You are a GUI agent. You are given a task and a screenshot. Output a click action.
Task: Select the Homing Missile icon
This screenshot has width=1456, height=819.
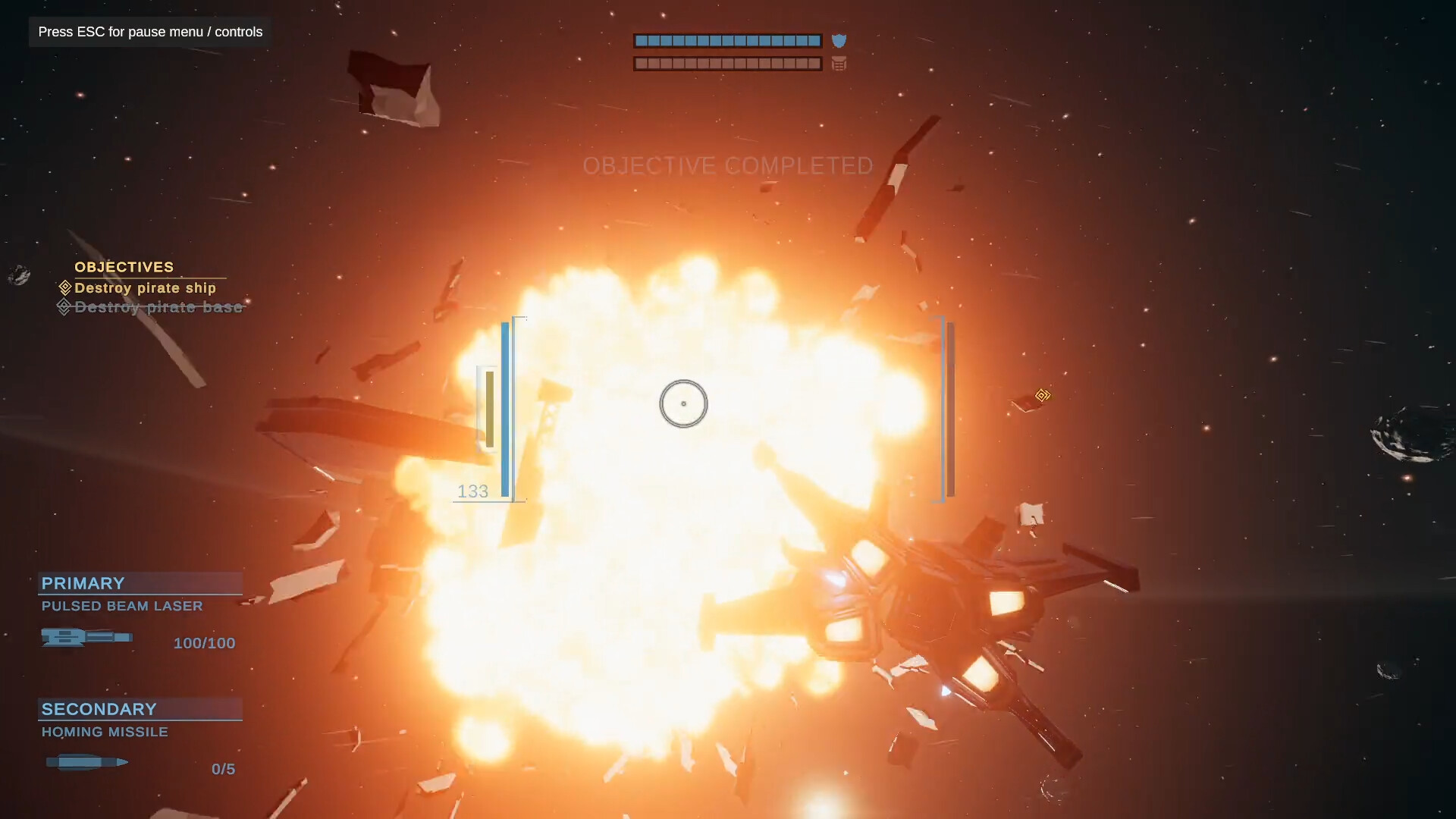coord(86,762)
